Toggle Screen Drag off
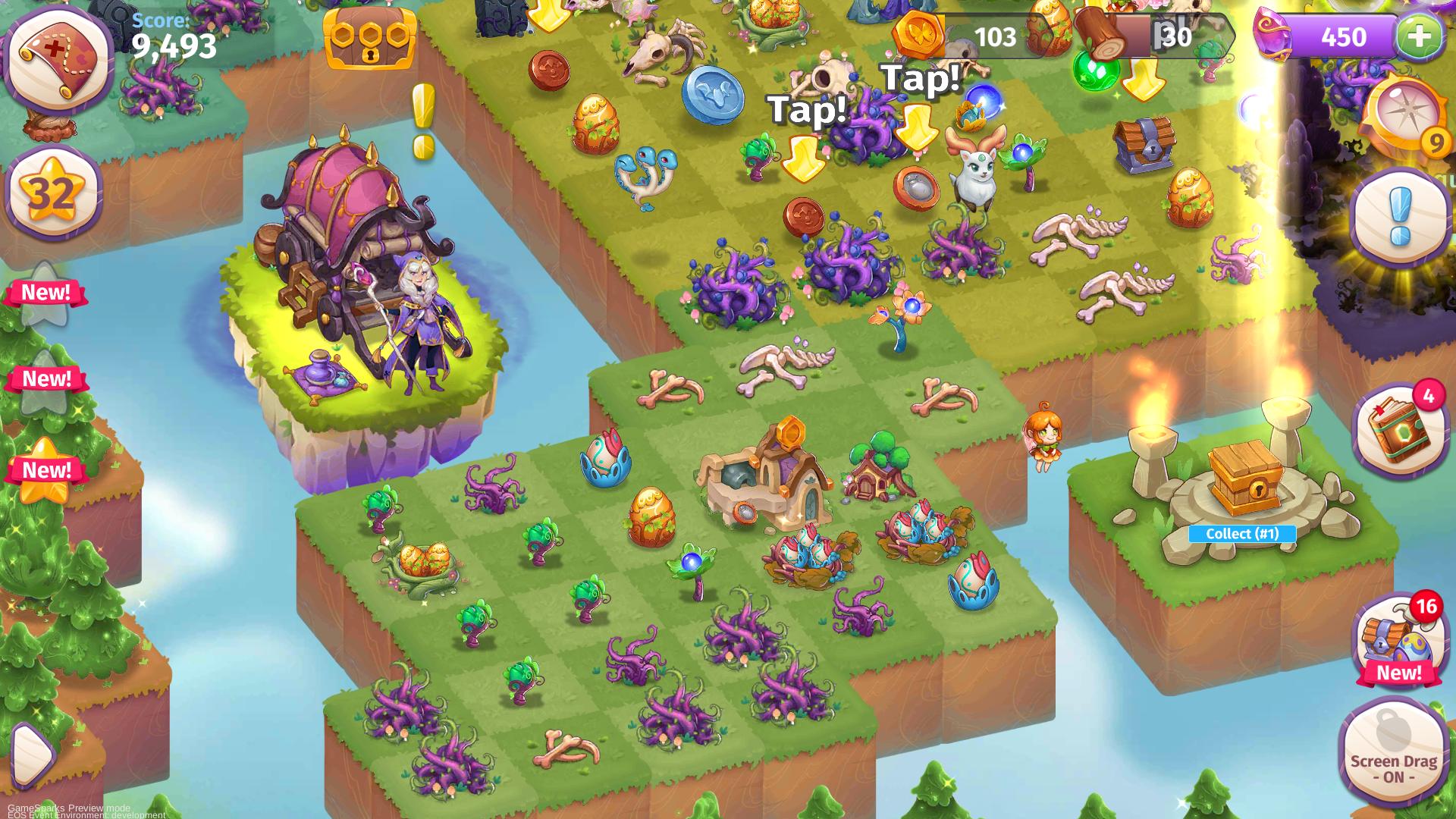 click(x=1394, y=755)
